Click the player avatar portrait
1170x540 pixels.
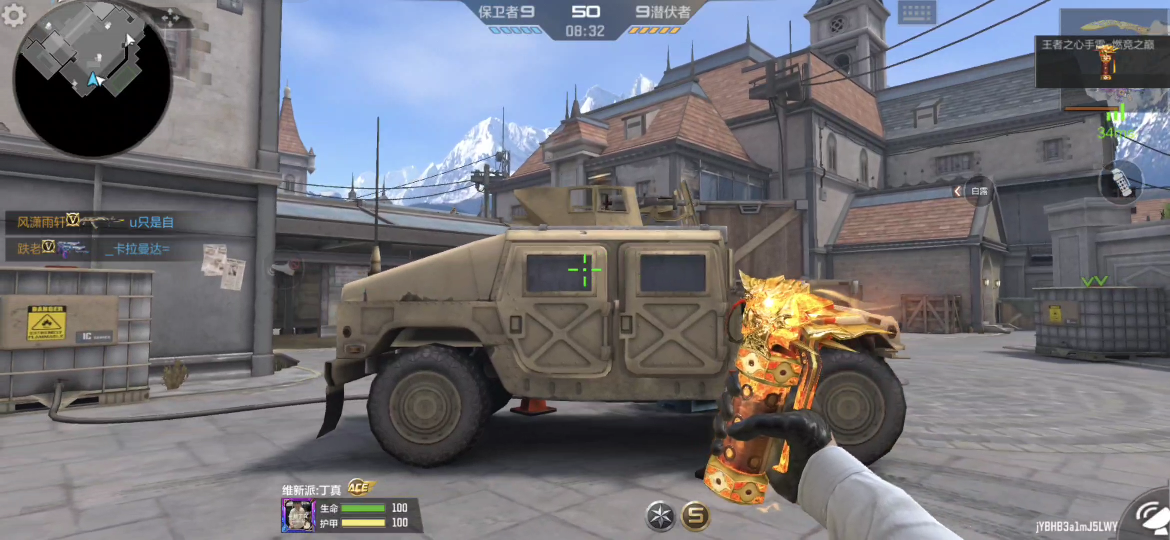click(298, 515)
